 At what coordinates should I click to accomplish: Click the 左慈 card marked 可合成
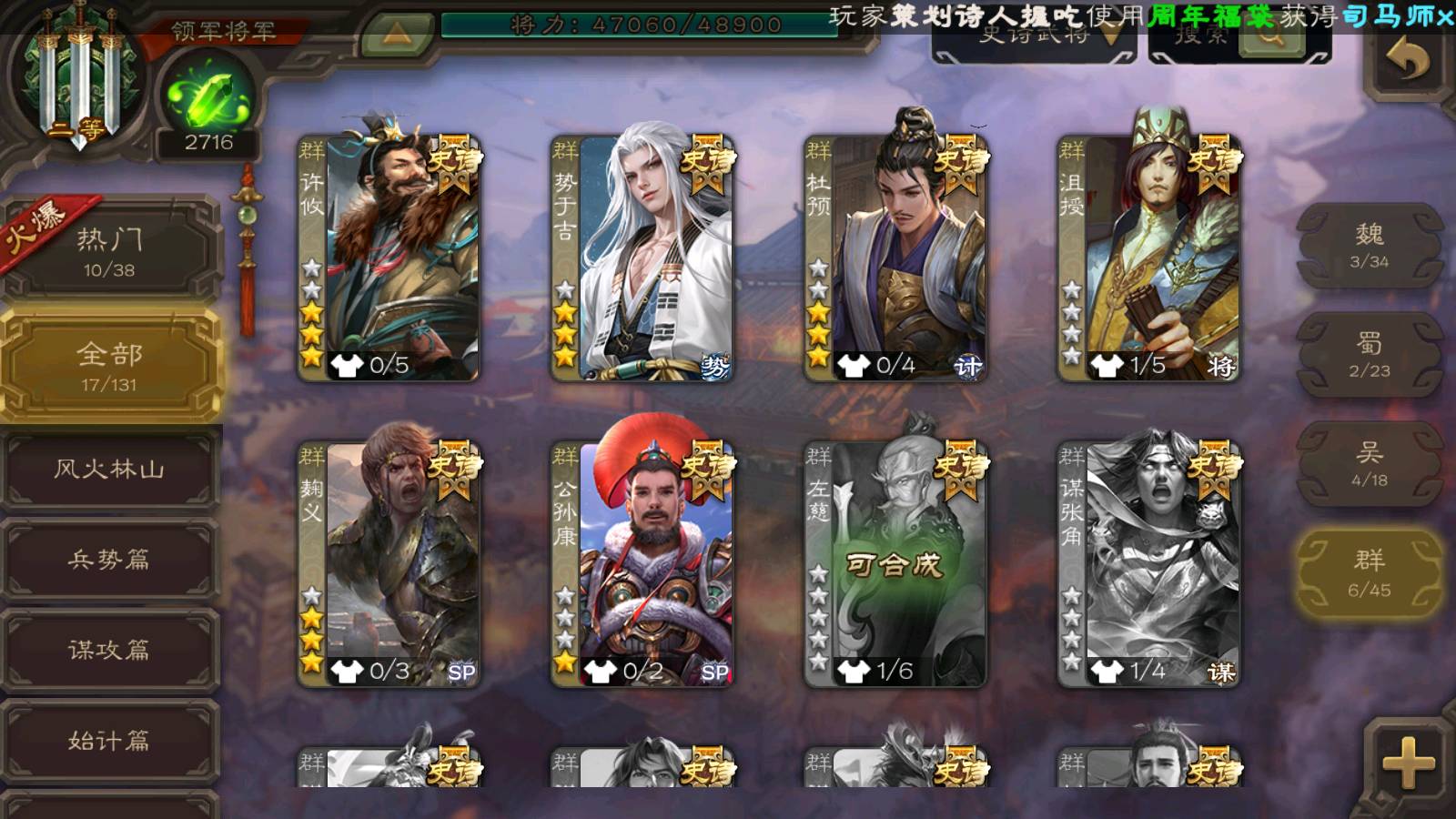click(x=895, y=564)
